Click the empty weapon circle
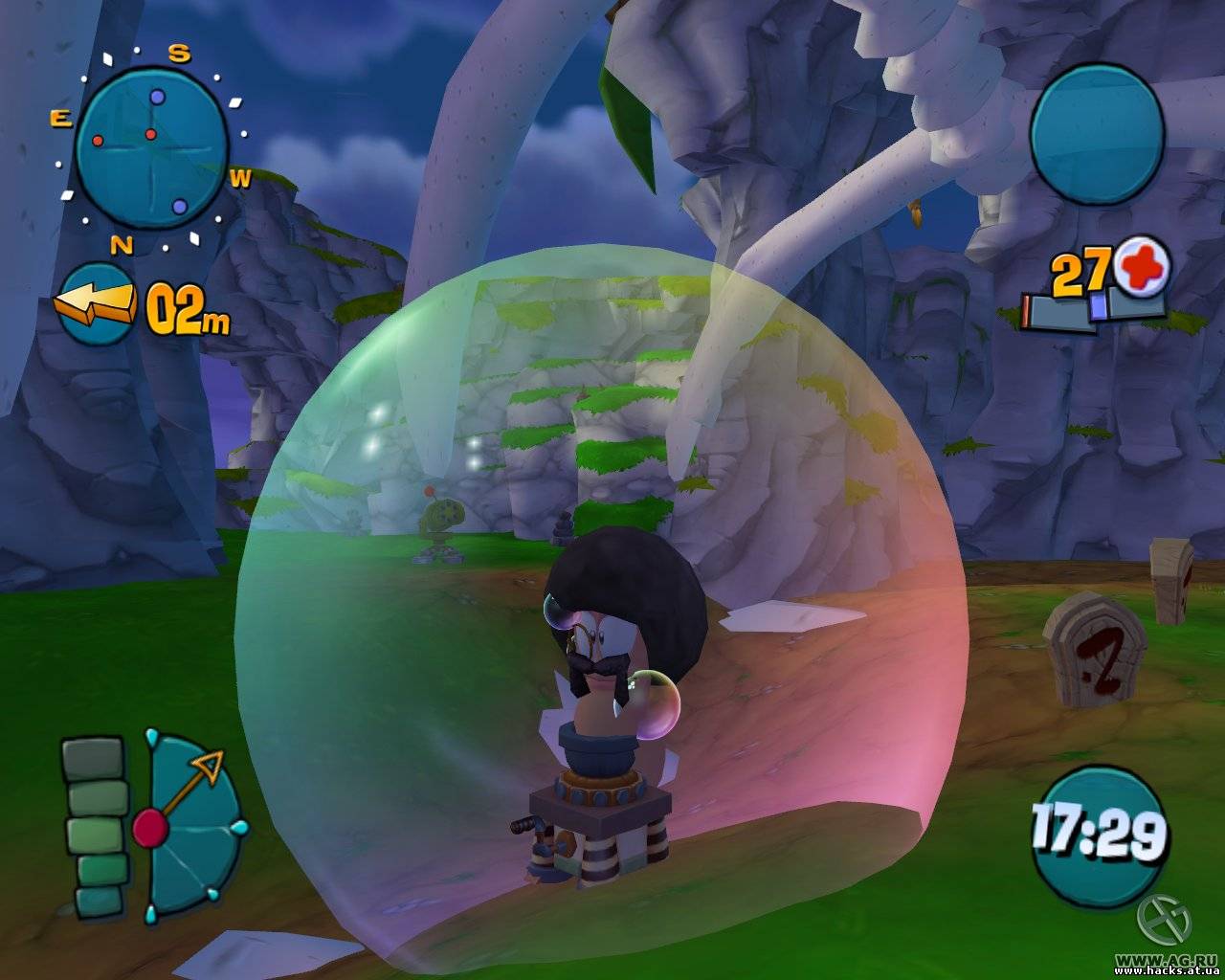Viewport: 1225px width, 980px height. [x=1097, y=133]
